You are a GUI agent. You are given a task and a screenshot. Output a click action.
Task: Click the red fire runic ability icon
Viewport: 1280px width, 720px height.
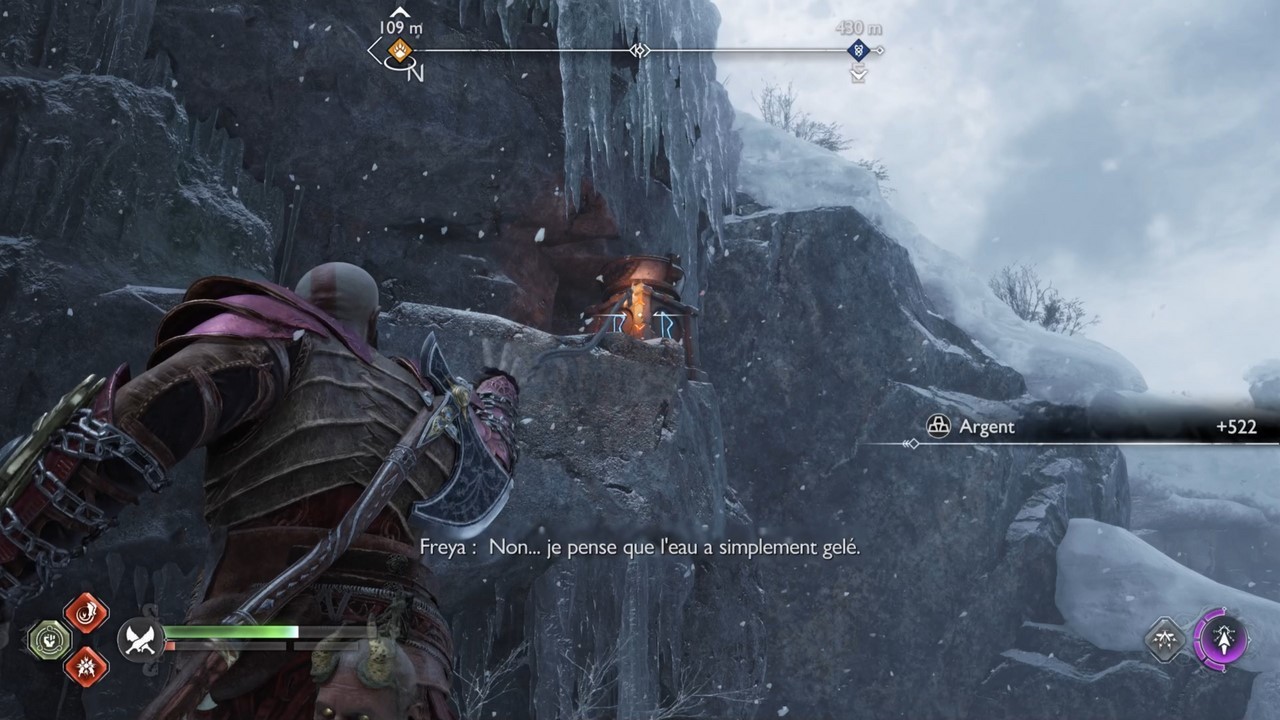(x=84, y=612)
